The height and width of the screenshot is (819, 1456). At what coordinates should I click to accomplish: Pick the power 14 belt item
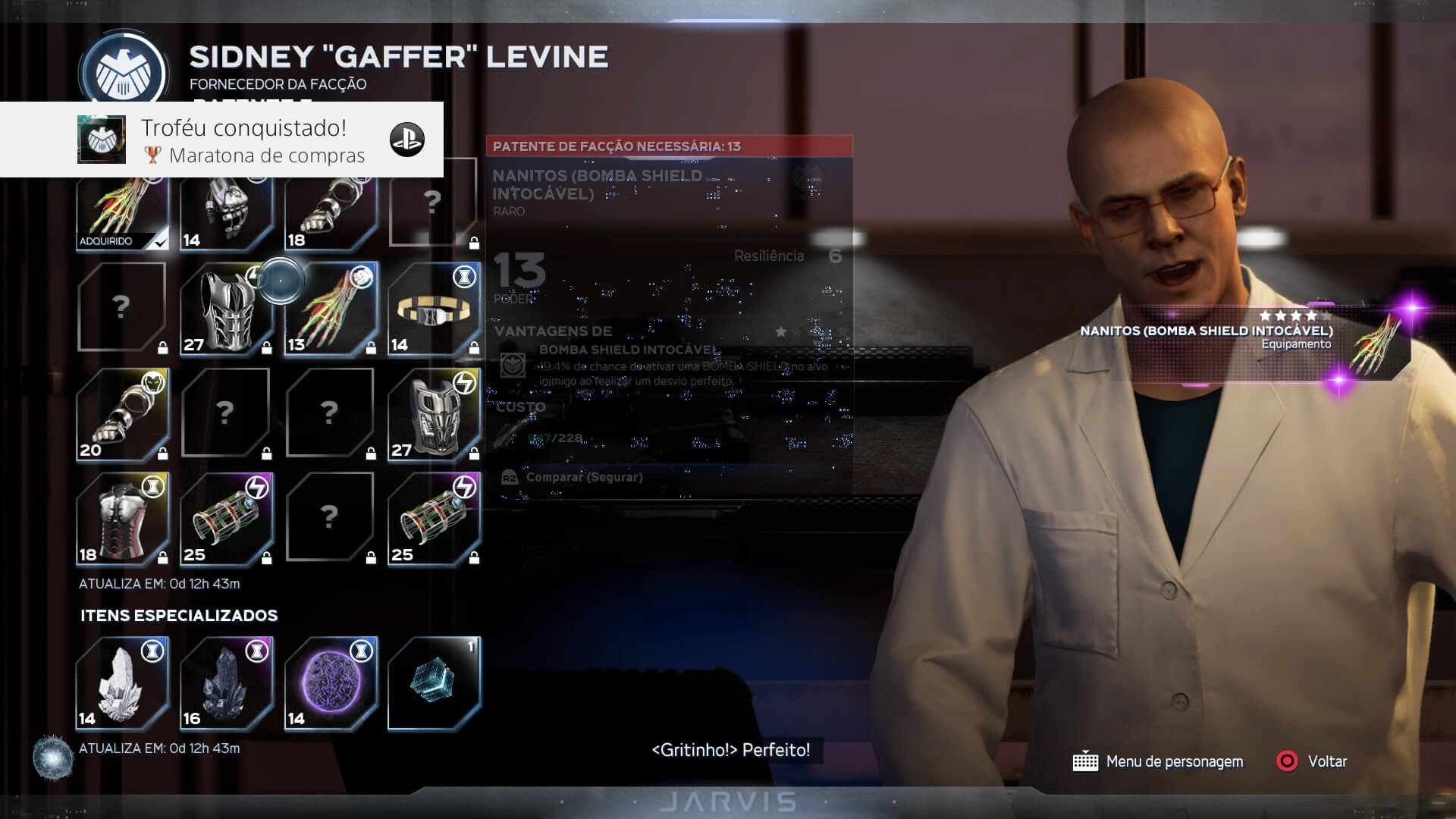[x=434, y=309]
